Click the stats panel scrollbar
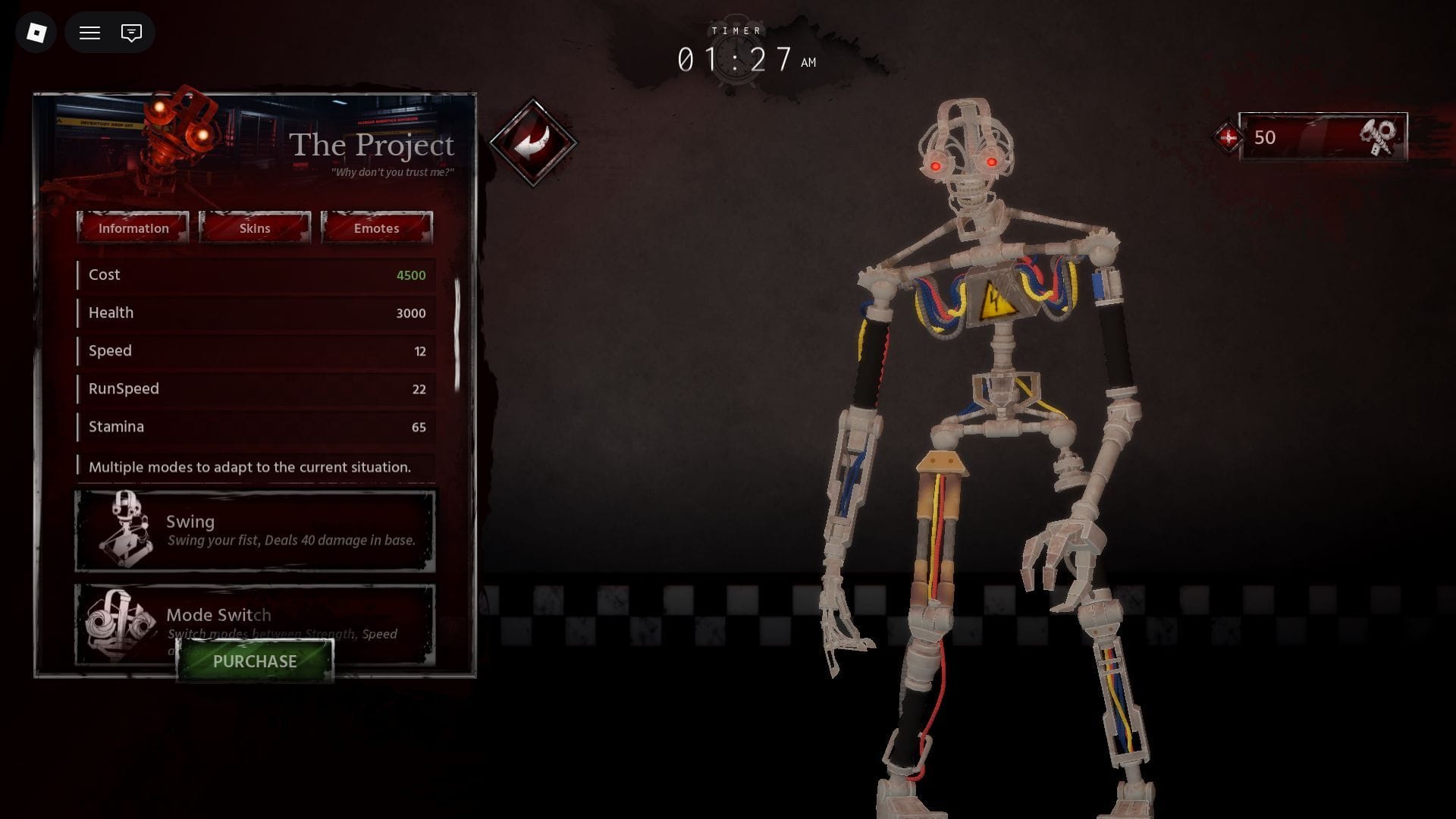The image size is (1456, 819). pos(457,335)
